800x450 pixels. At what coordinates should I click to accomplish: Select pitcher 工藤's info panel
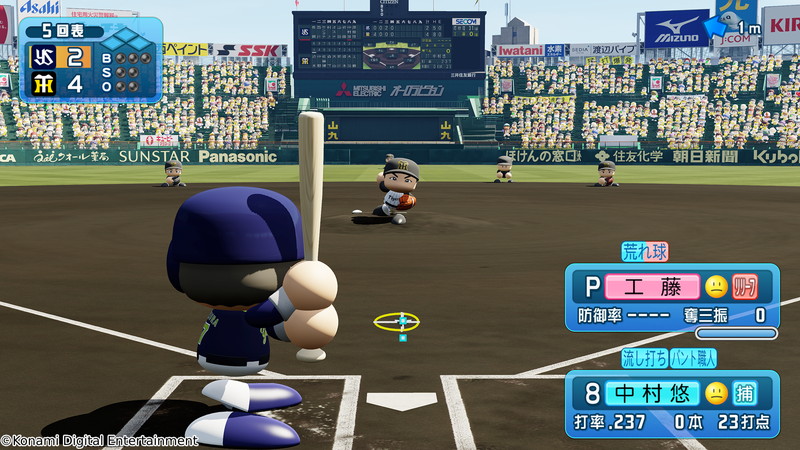[672, 297]
